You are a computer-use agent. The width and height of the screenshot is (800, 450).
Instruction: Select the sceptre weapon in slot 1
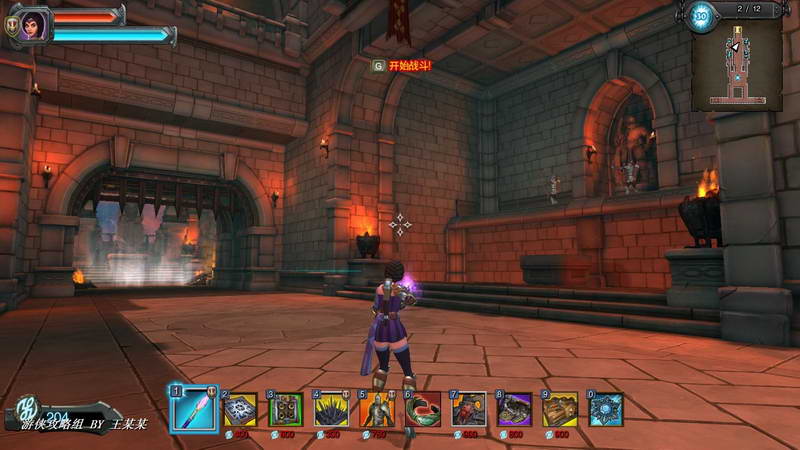point(193,409)
